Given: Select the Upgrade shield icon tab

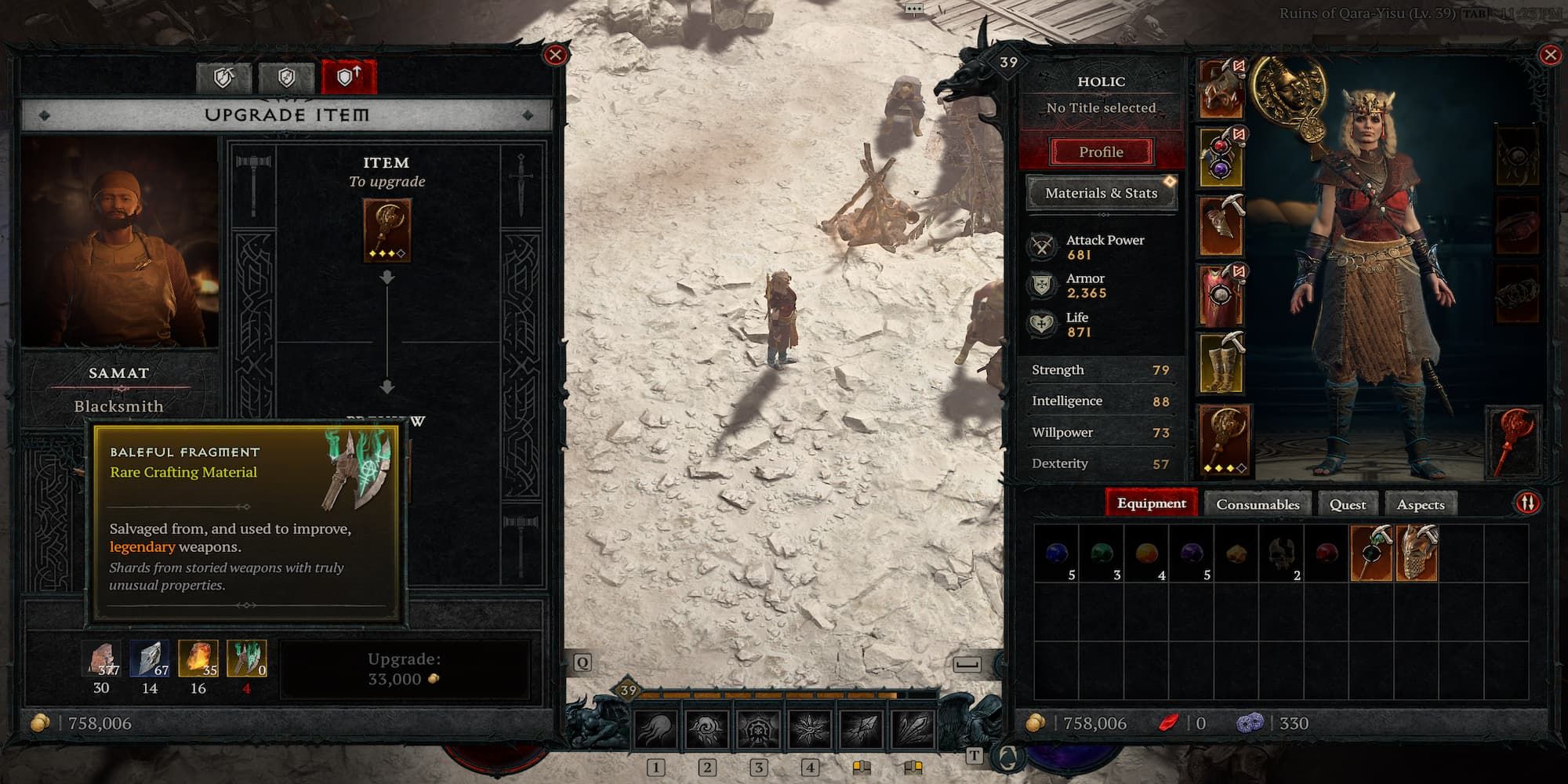Looking at the screenshot, I should [349, 77].
